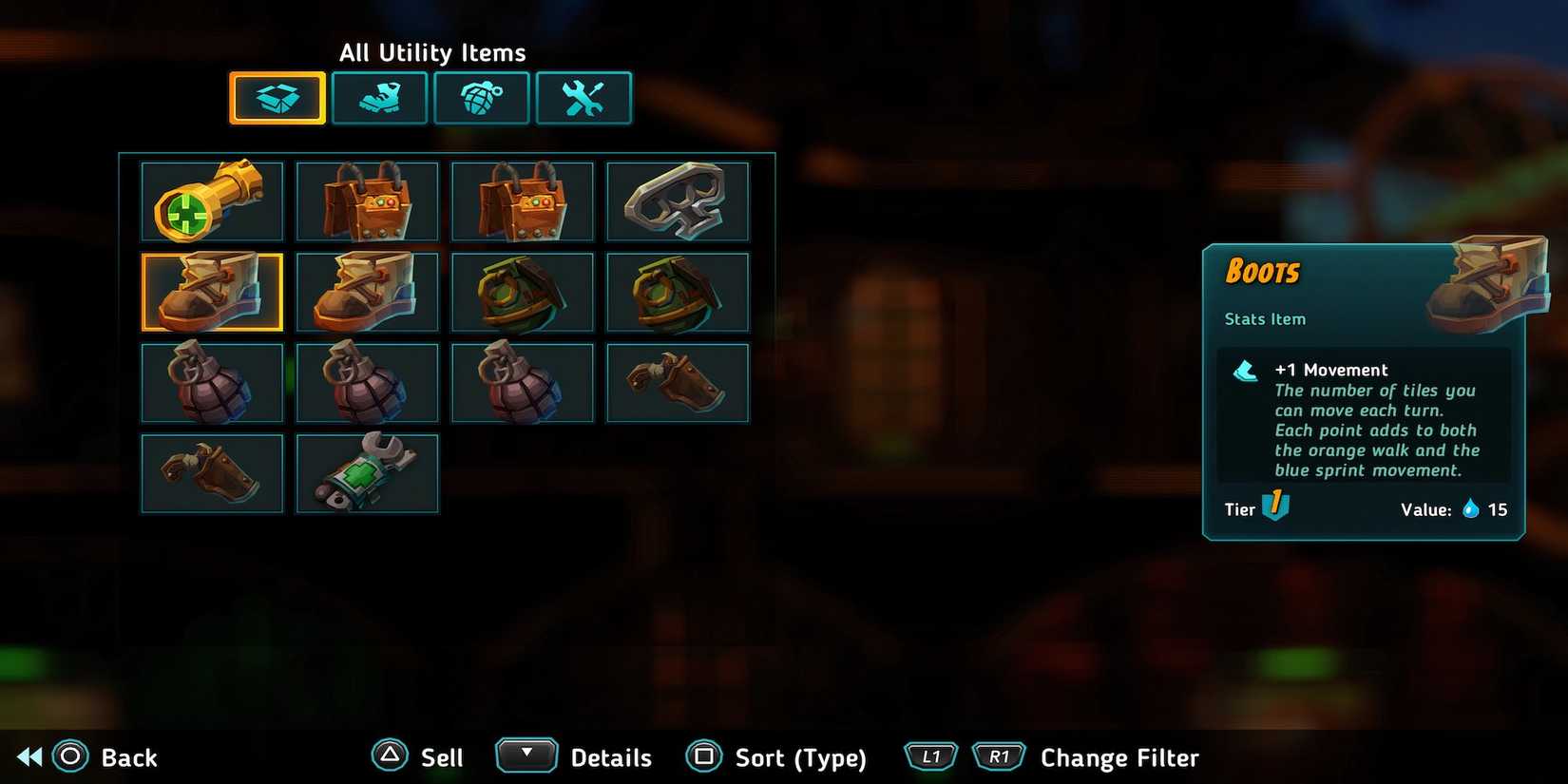Select the green grenade next to the boots
Viewport: 1568px width, 784px height.
pyautogui.click(x=524, y=292)
